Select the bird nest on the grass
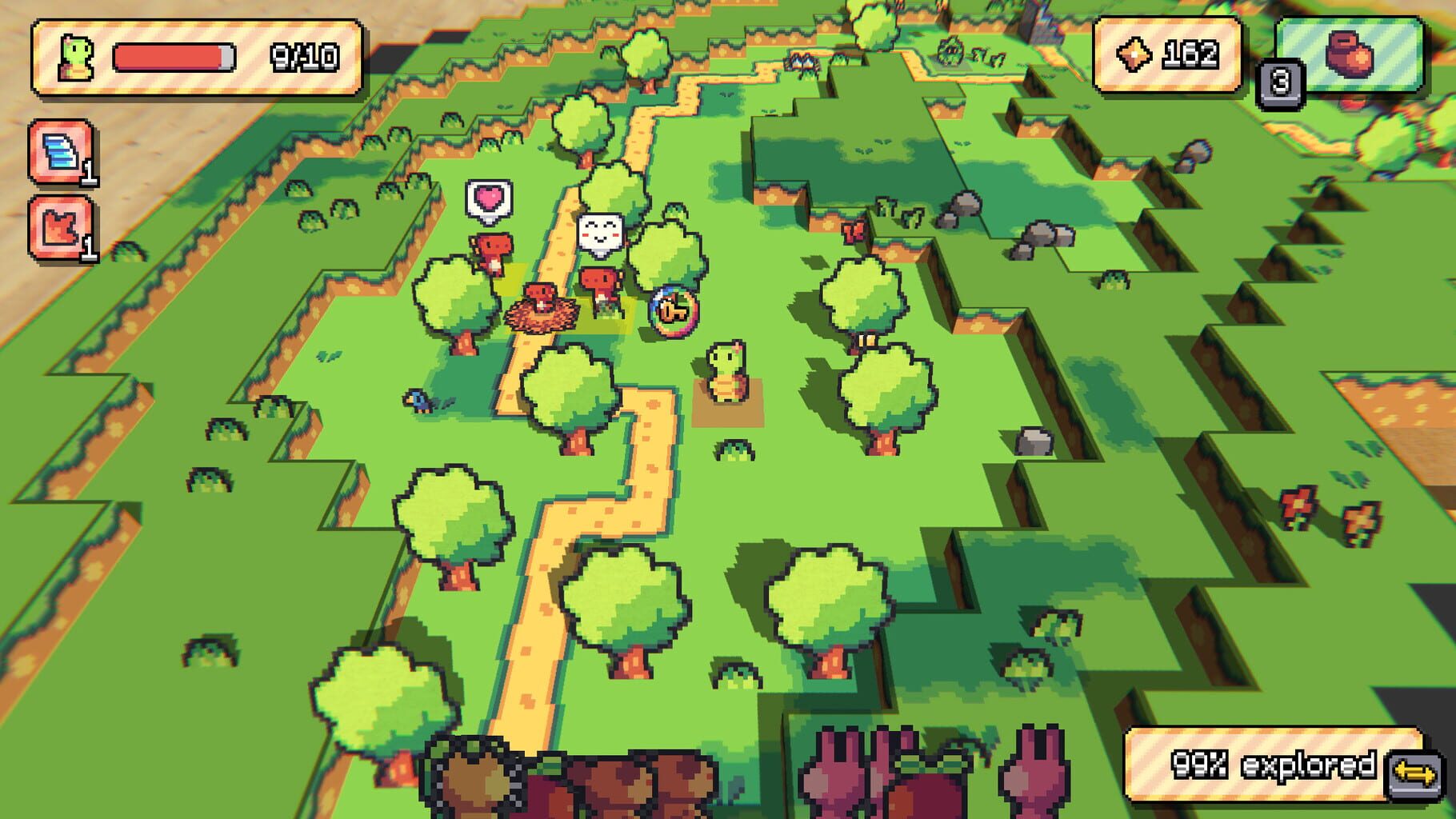 coord(541,314)
